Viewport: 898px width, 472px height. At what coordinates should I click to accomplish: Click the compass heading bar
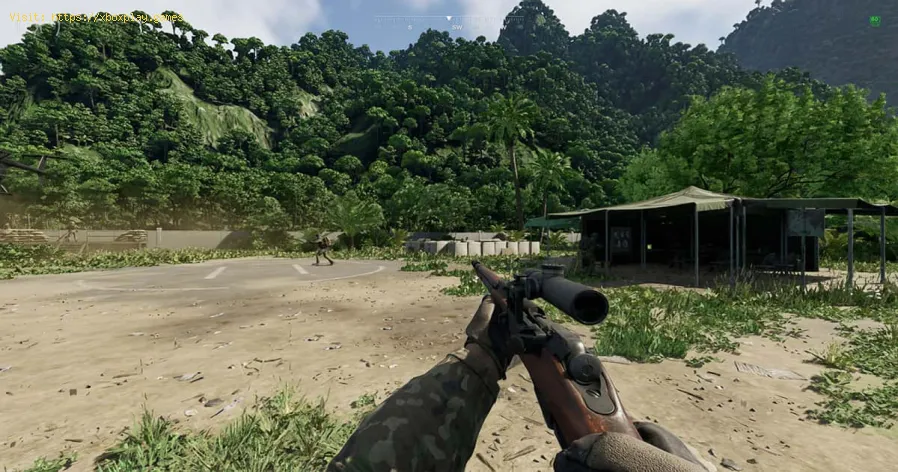[x=450, y=20]
